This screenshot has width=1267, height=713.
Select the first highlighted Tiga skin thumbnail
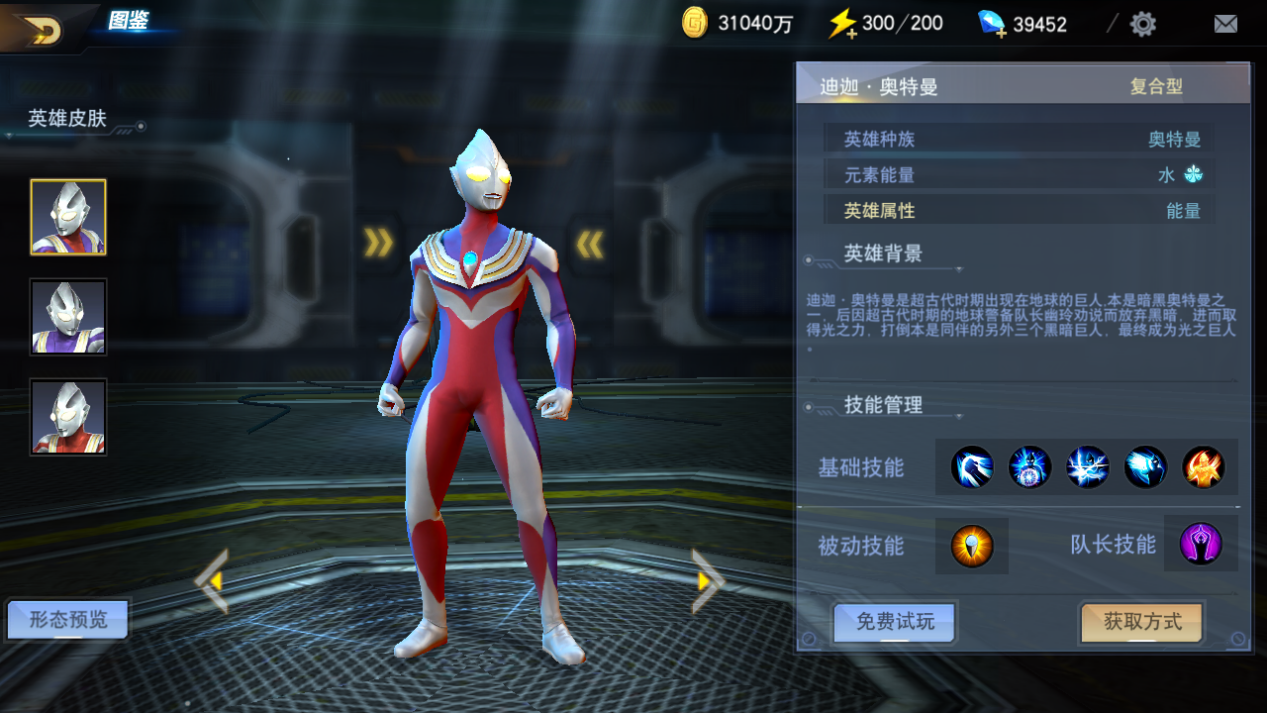(x=68, y=217)
